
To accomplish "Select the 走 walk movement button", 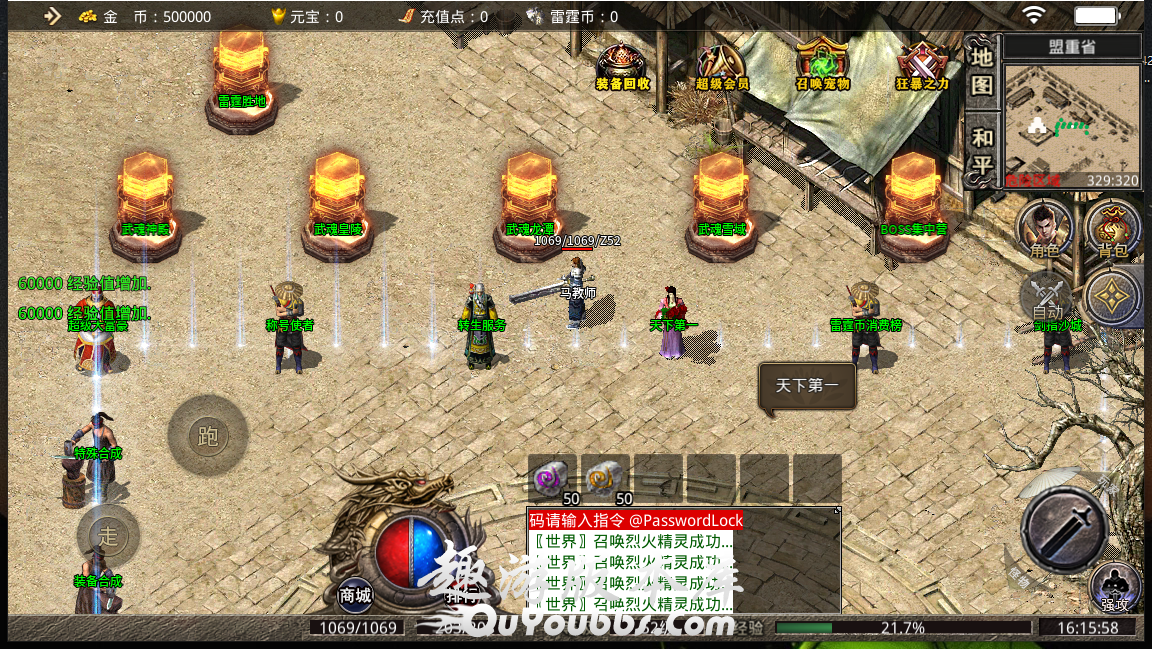I will (x=108, y=536).
